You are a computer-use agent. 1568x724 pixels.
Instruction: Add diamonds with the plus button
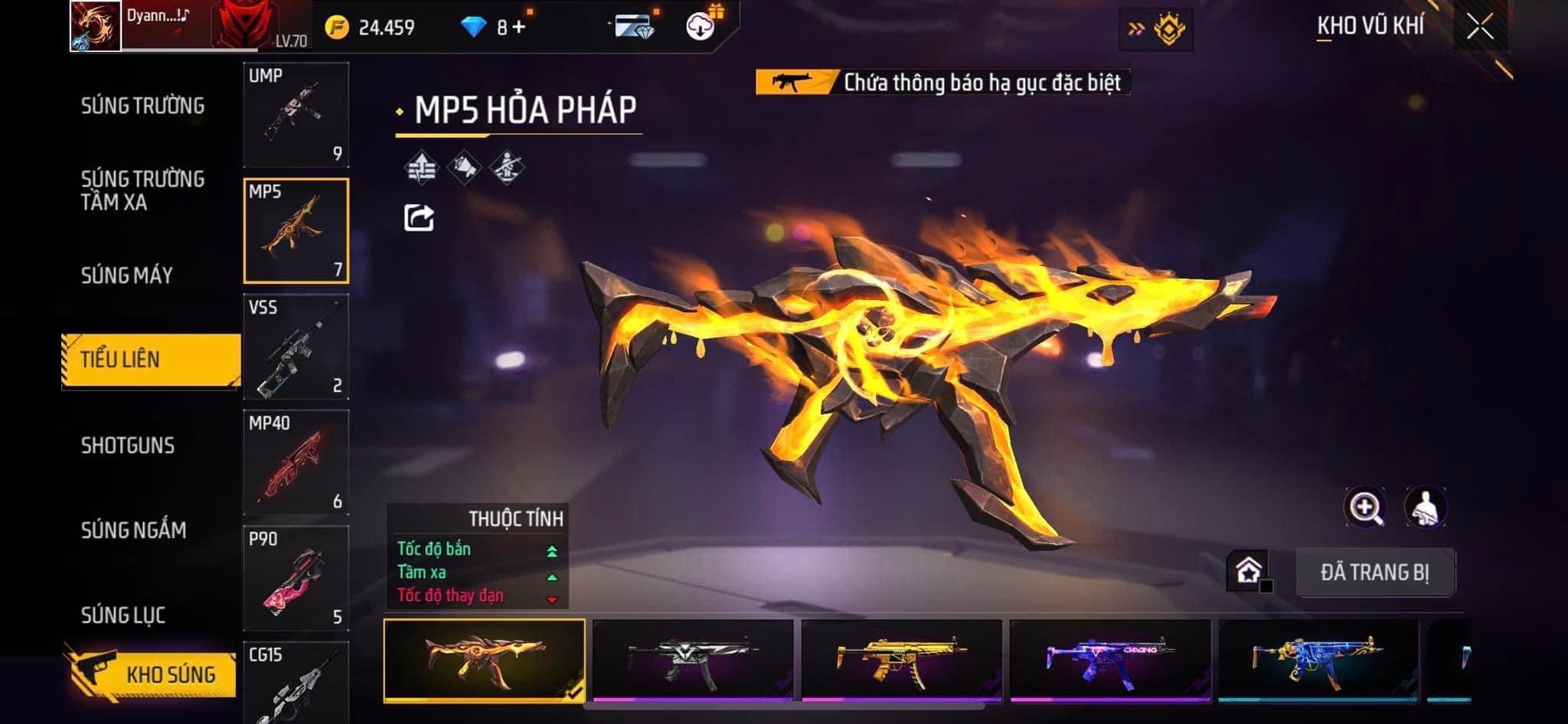click(519, 28)
